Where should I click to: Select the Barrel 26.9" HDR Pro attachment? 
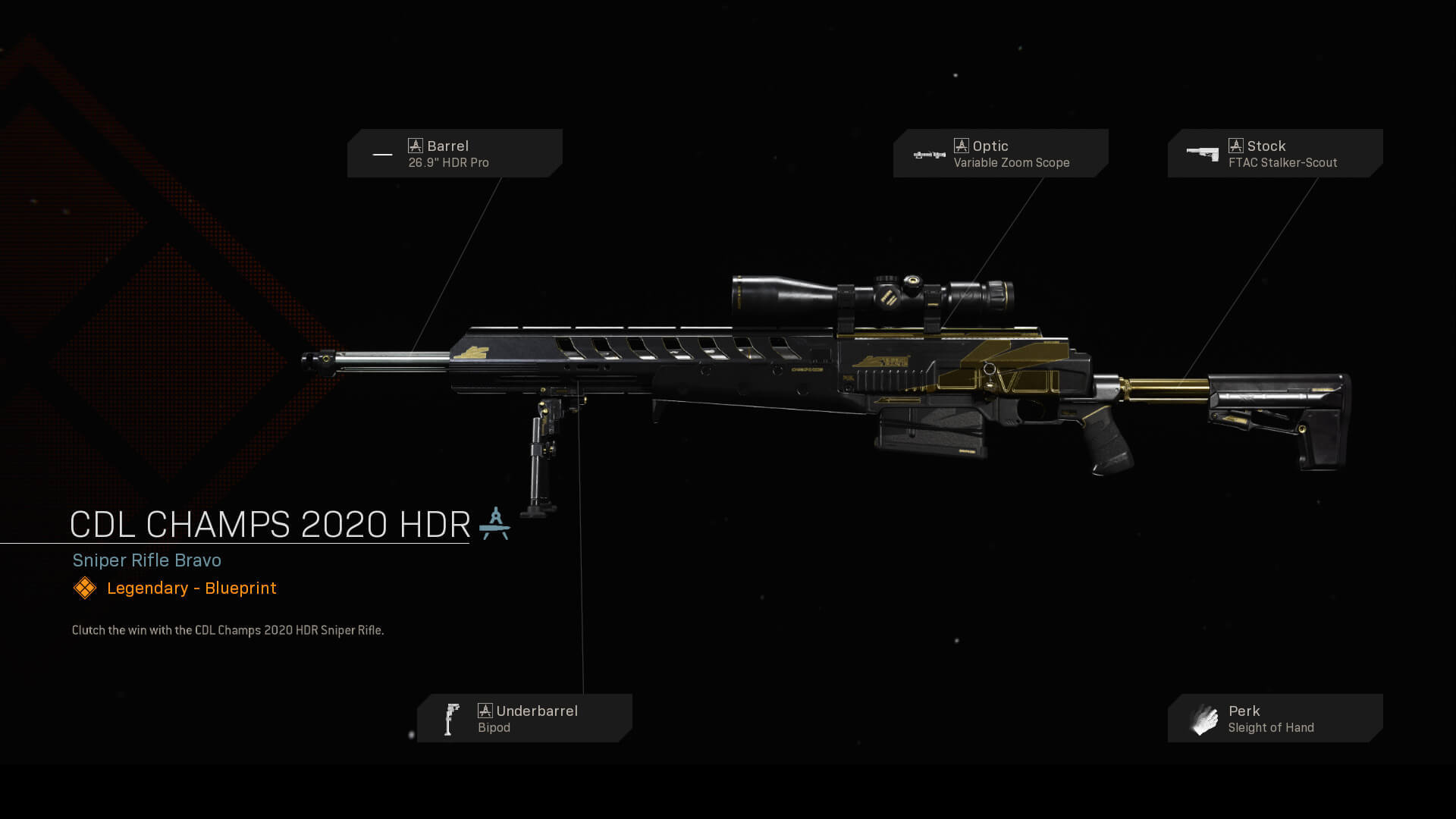click(x=454, y=153)
